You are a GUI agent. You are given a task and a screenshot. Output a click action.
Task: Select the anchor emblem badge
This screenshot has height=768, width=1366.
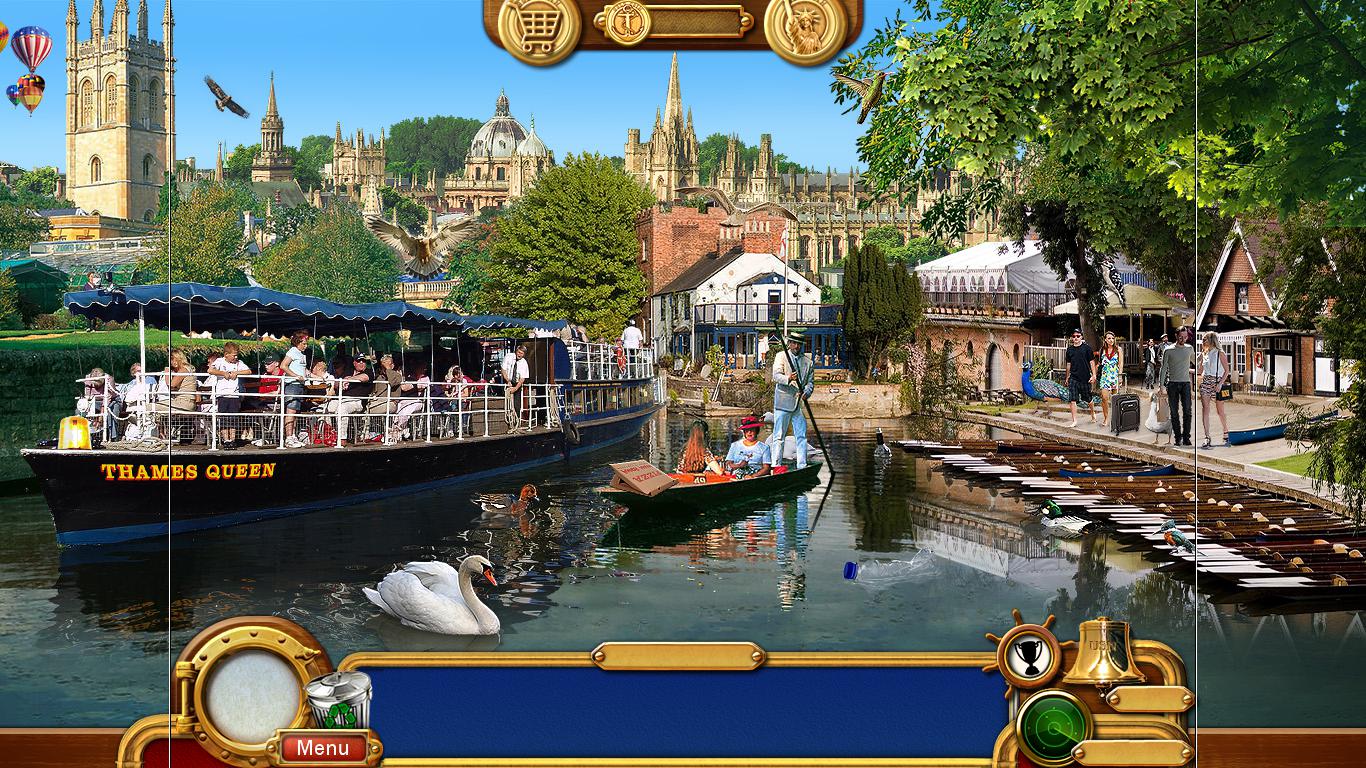click(x=628, y=21)
